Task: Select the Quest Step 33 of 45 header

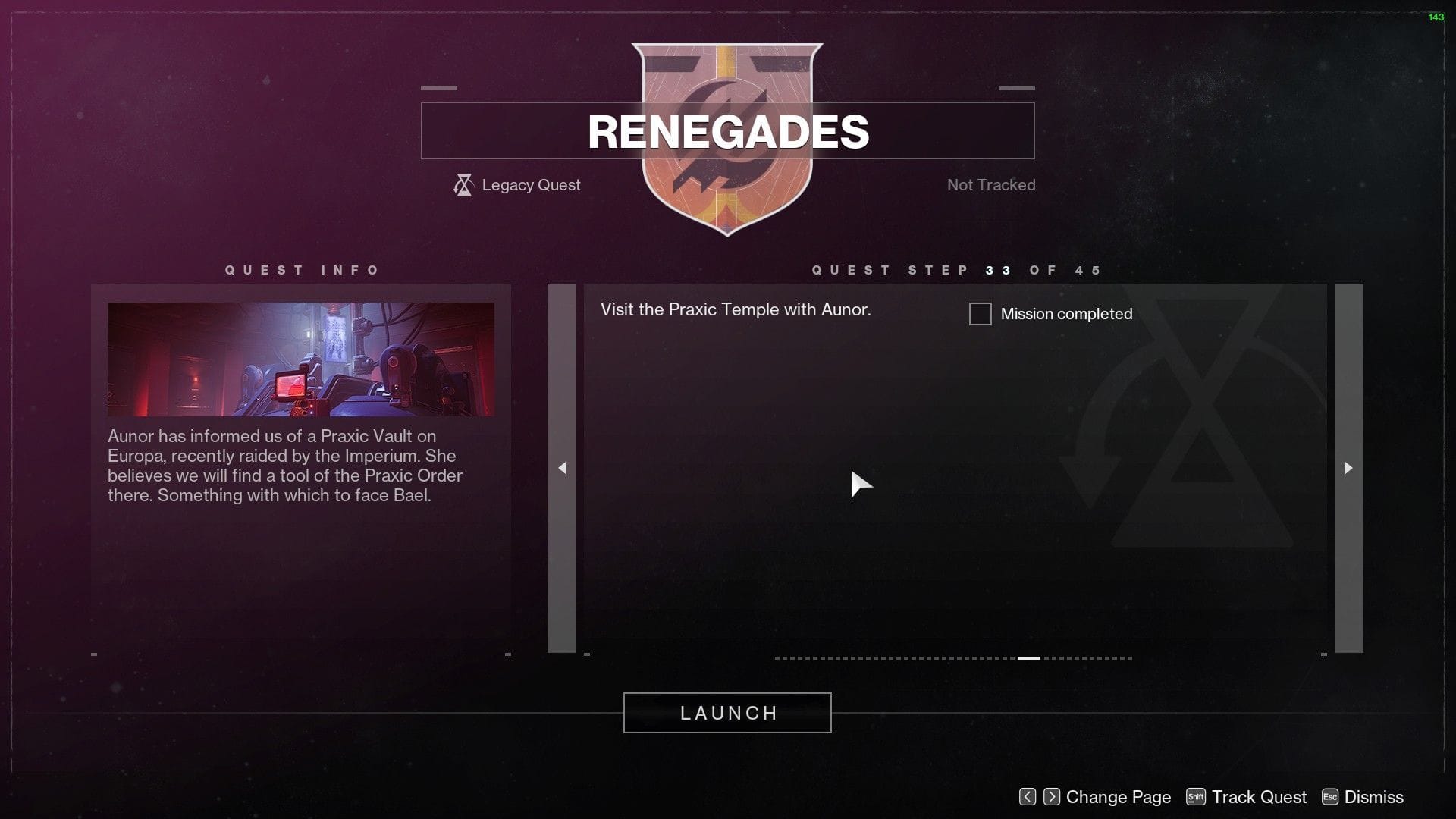Action: tap(955, 269)
